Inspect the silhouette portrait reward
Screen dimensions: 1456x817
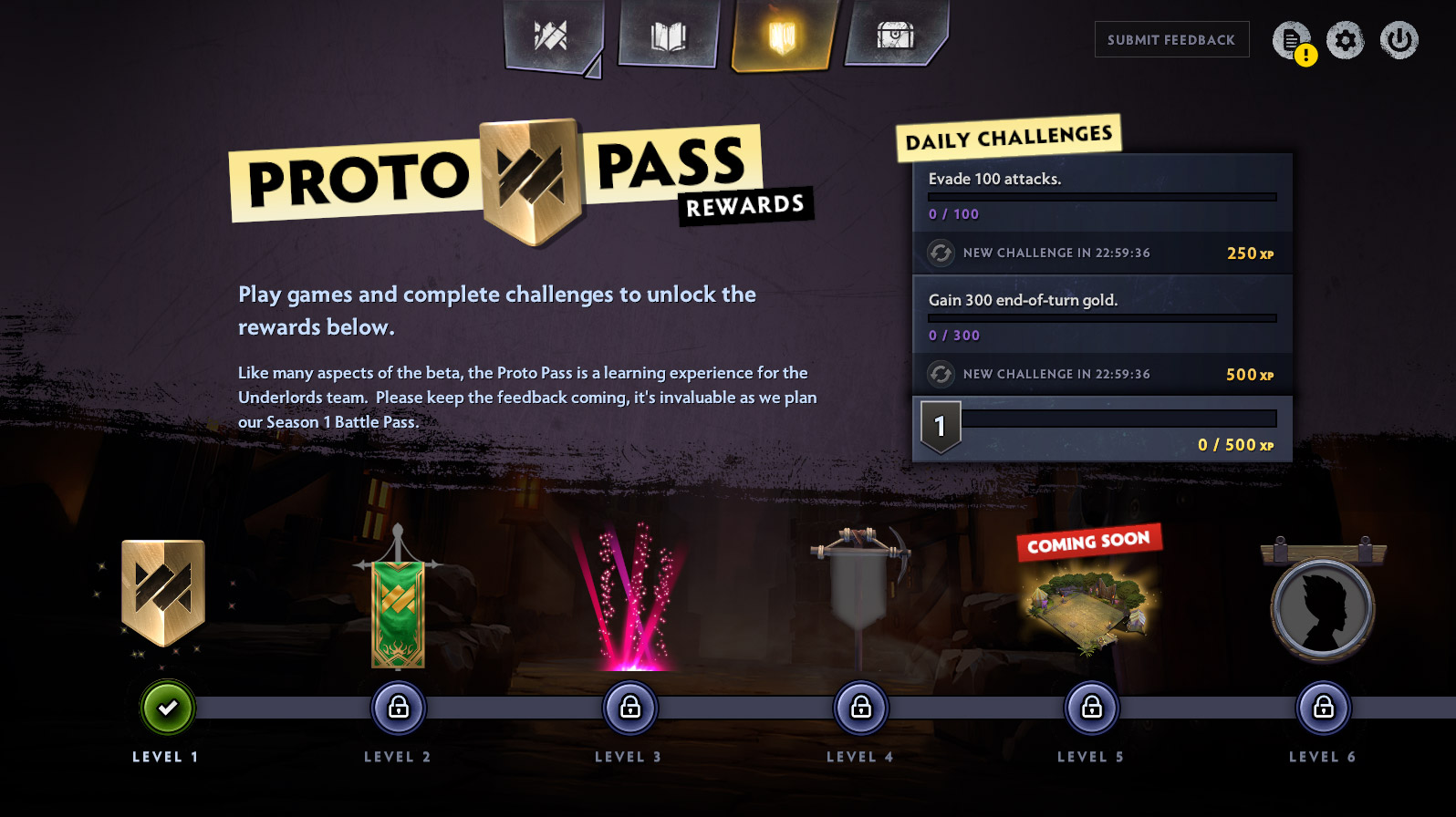[1323, 608]
